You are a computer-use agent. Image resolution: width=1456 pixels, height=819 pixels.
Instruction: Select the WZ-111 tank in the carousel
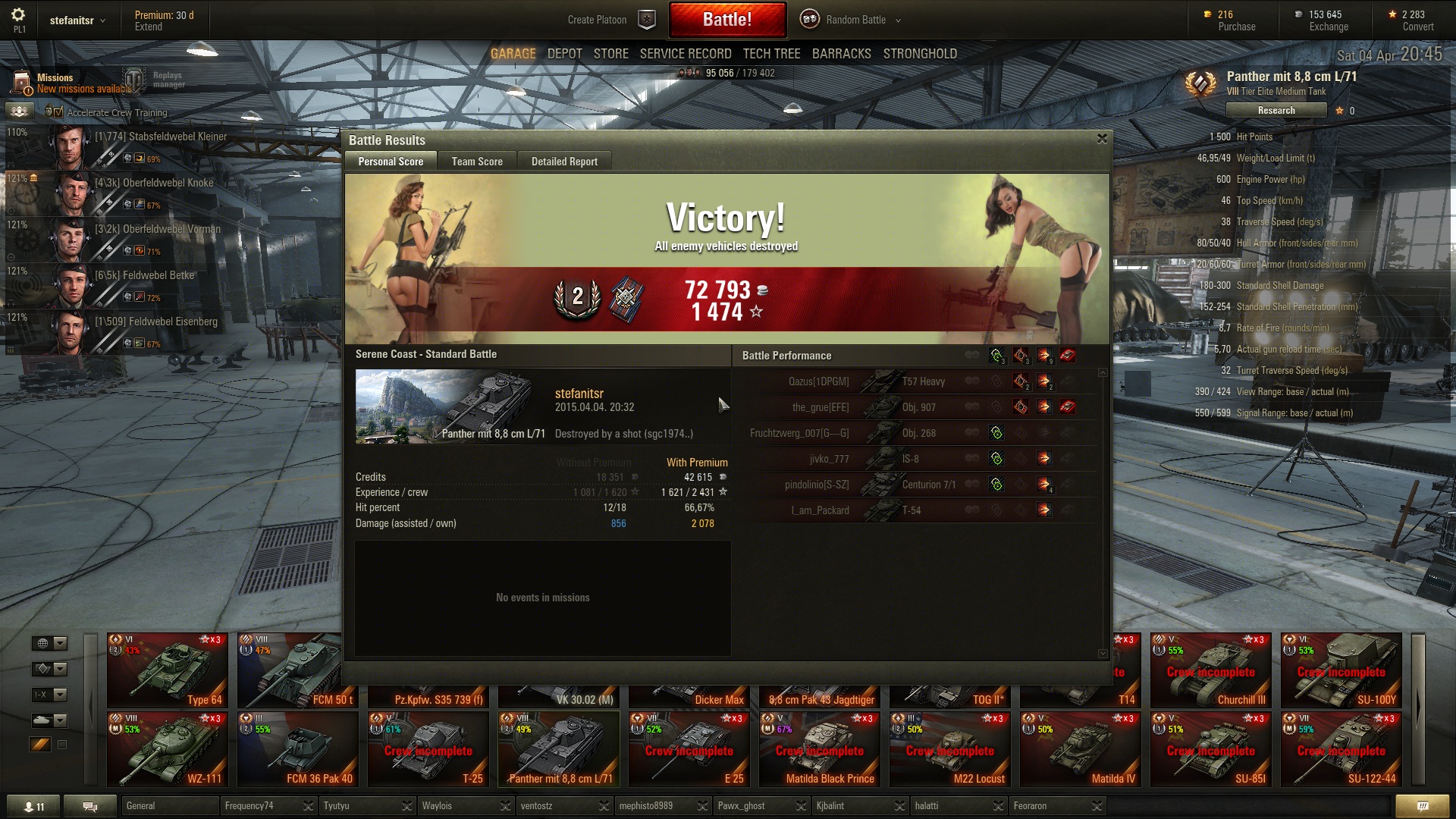point(168,748)
